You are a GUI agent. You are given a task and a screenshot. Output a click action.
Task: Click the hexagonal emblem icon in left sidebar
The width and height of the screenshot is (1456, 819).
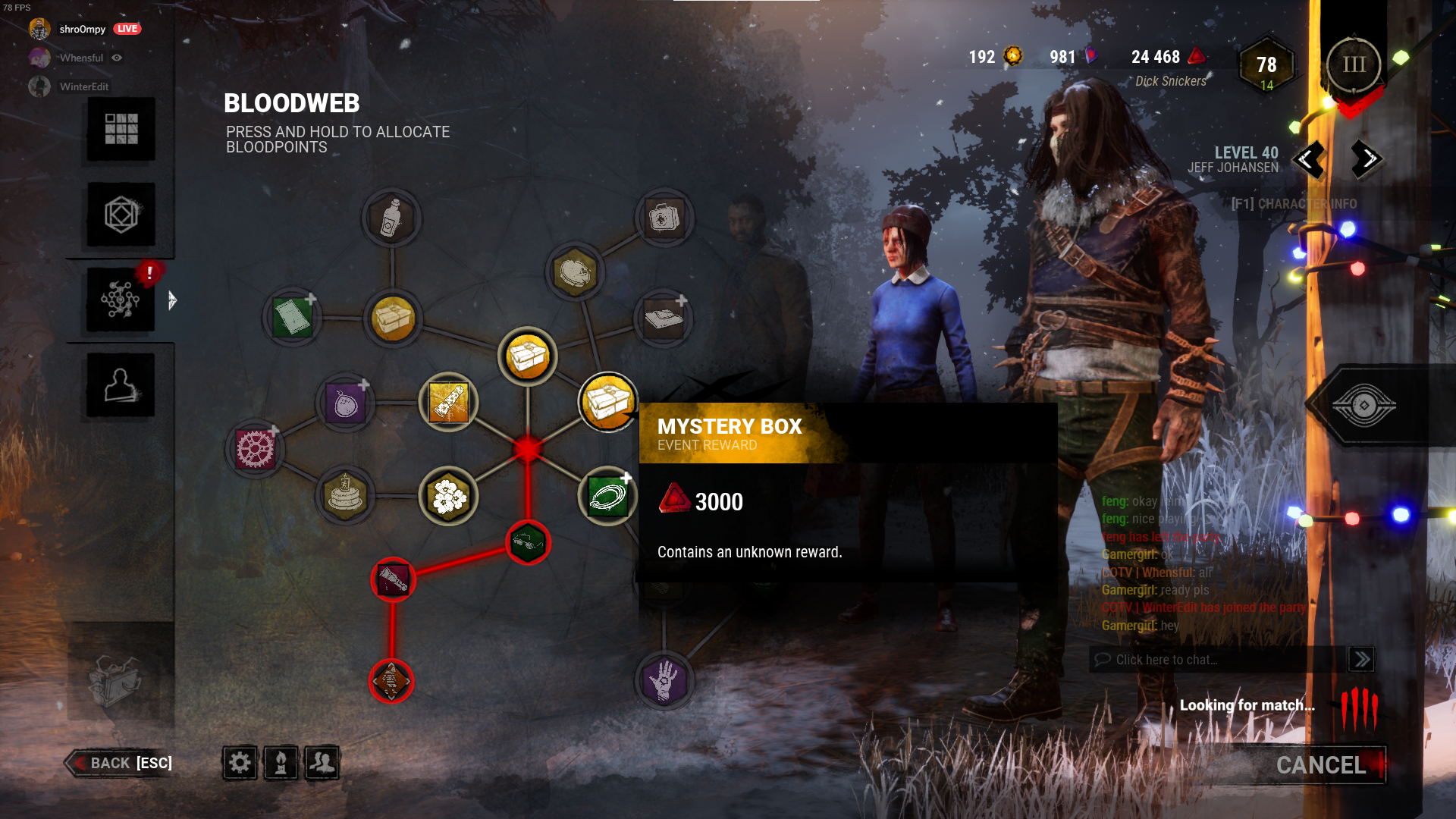click(120, 215)
